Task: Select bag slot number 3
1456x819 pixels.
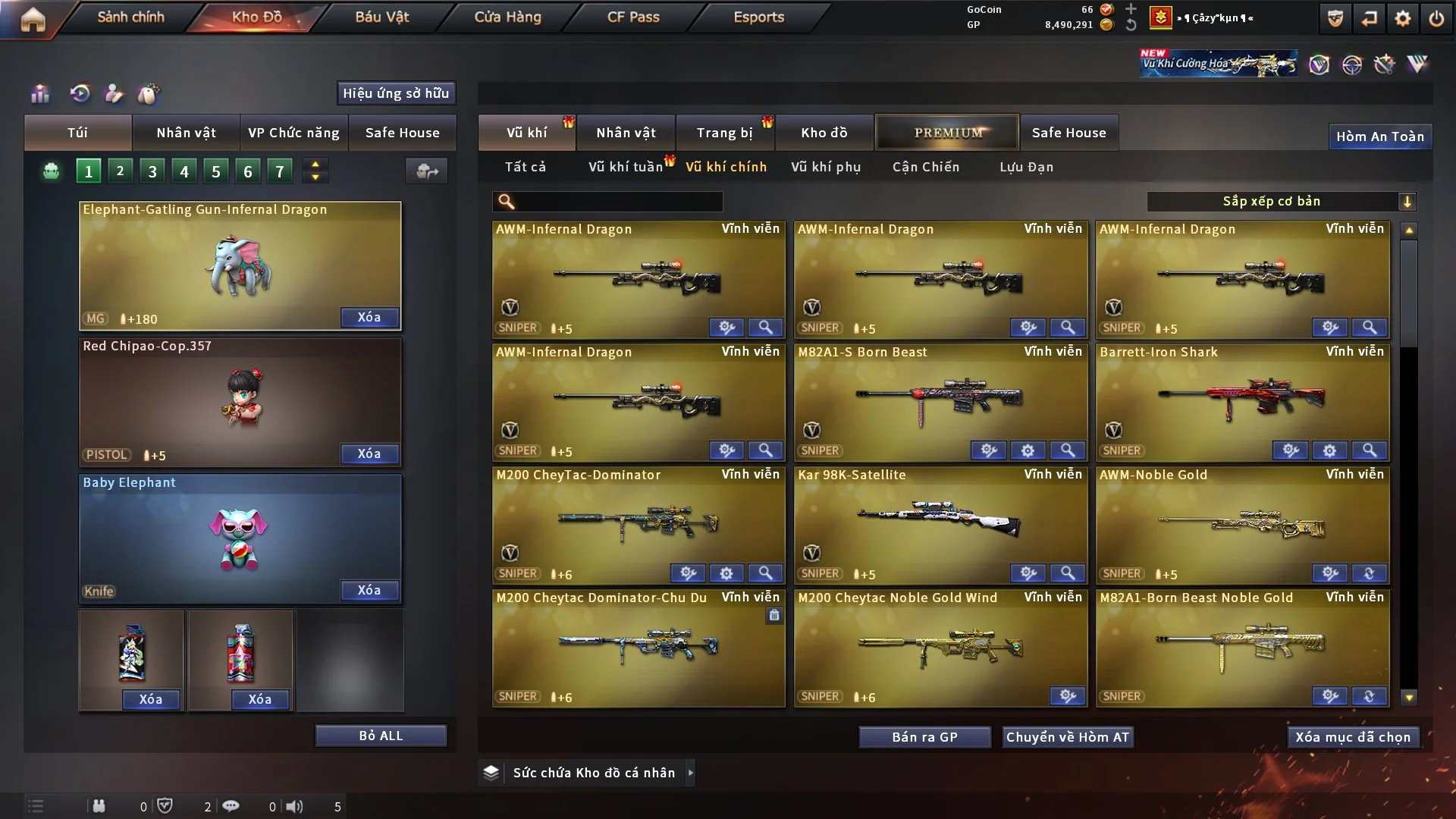Action: coord(152,171)
